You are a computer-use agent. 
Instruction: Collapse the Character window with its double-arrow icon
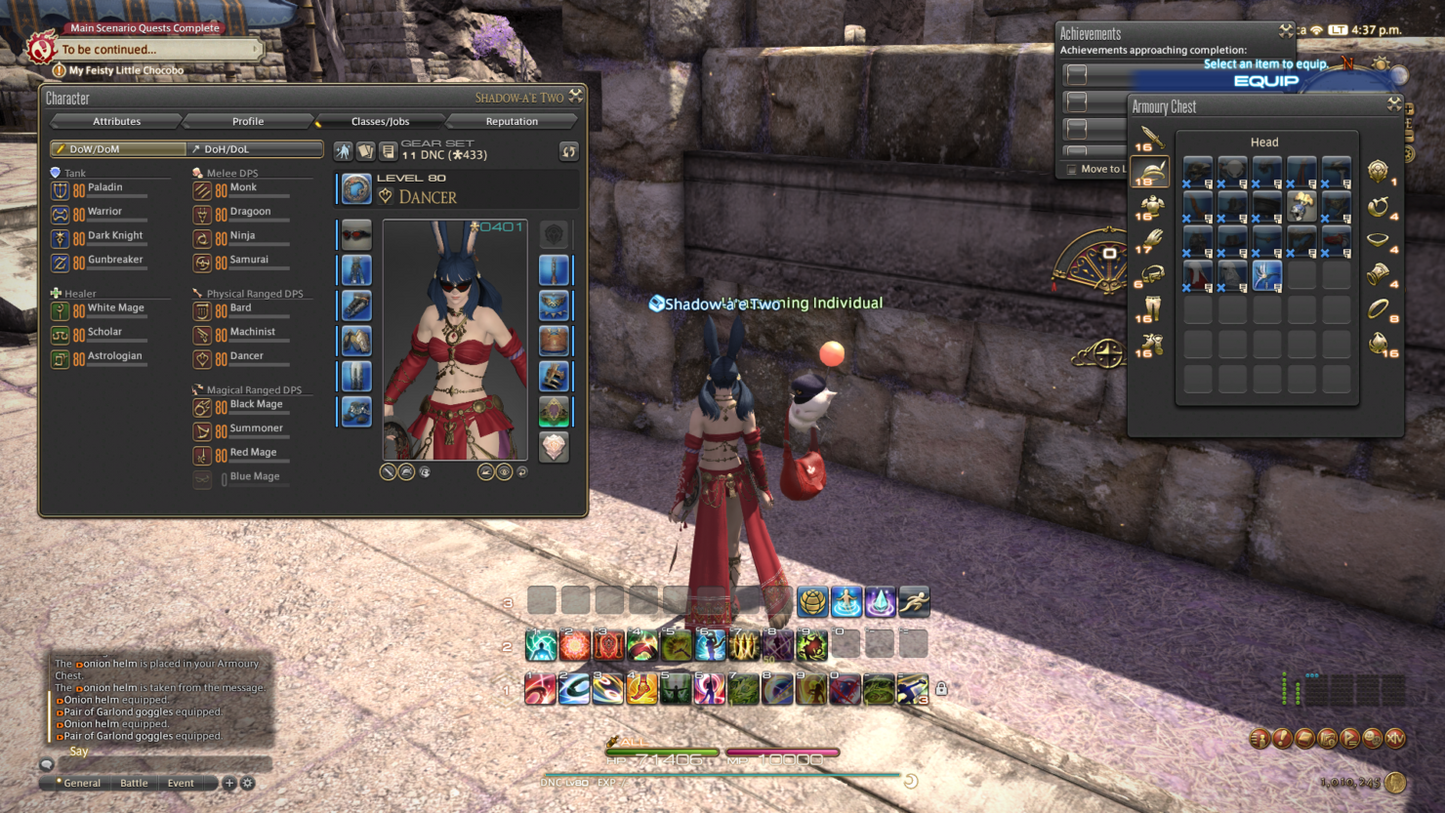(x=574, y=94)
